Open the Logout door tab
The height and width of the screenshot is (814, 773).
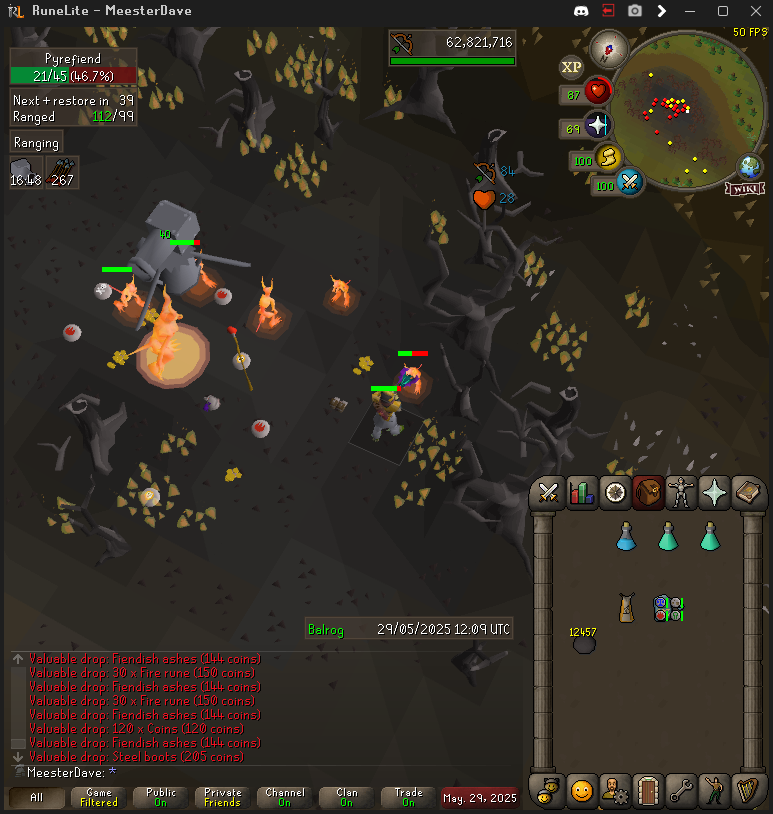point(648,791)
